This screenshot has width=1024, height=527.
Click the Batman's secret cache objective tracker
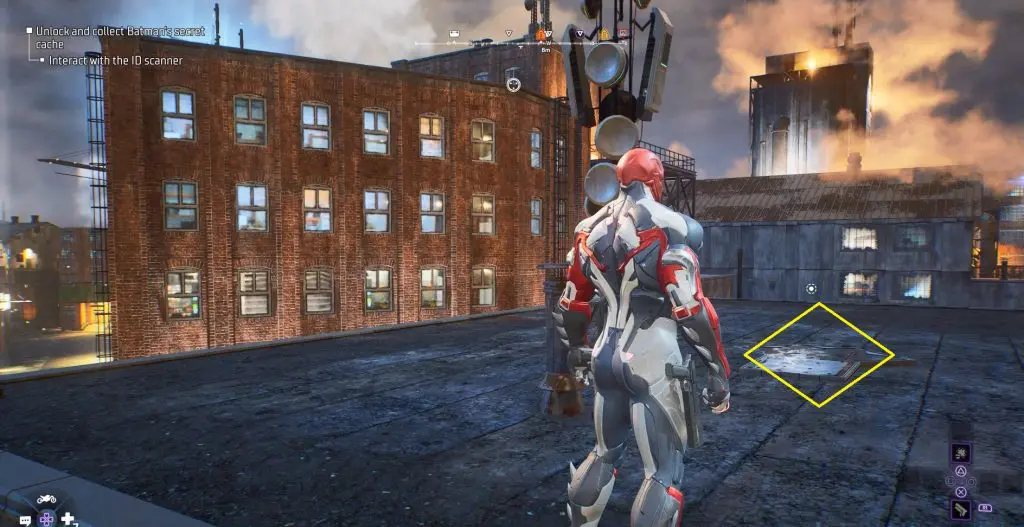[118, 38]
